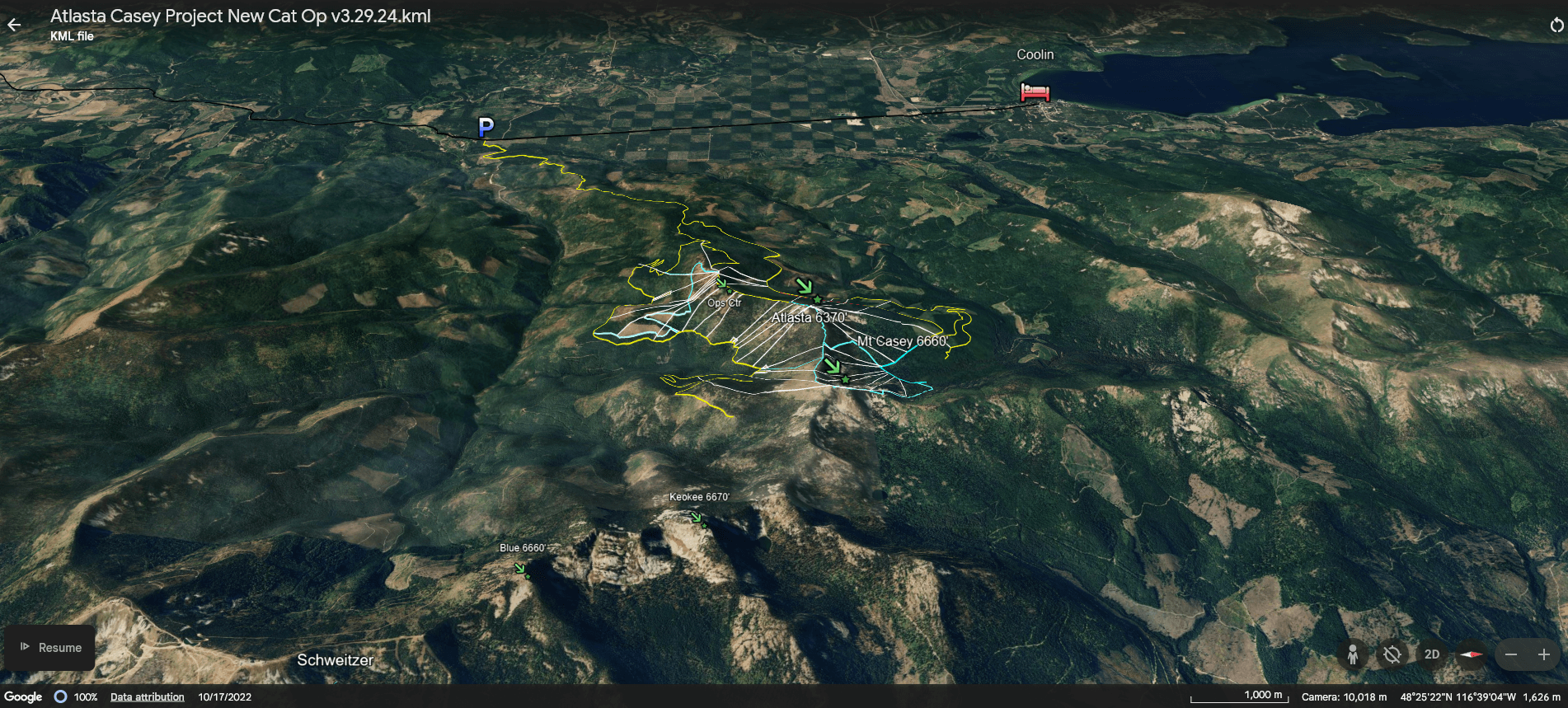Open the Data attribution link
The width and height of the screenshot is (1568, 708).
pos(146,696)
